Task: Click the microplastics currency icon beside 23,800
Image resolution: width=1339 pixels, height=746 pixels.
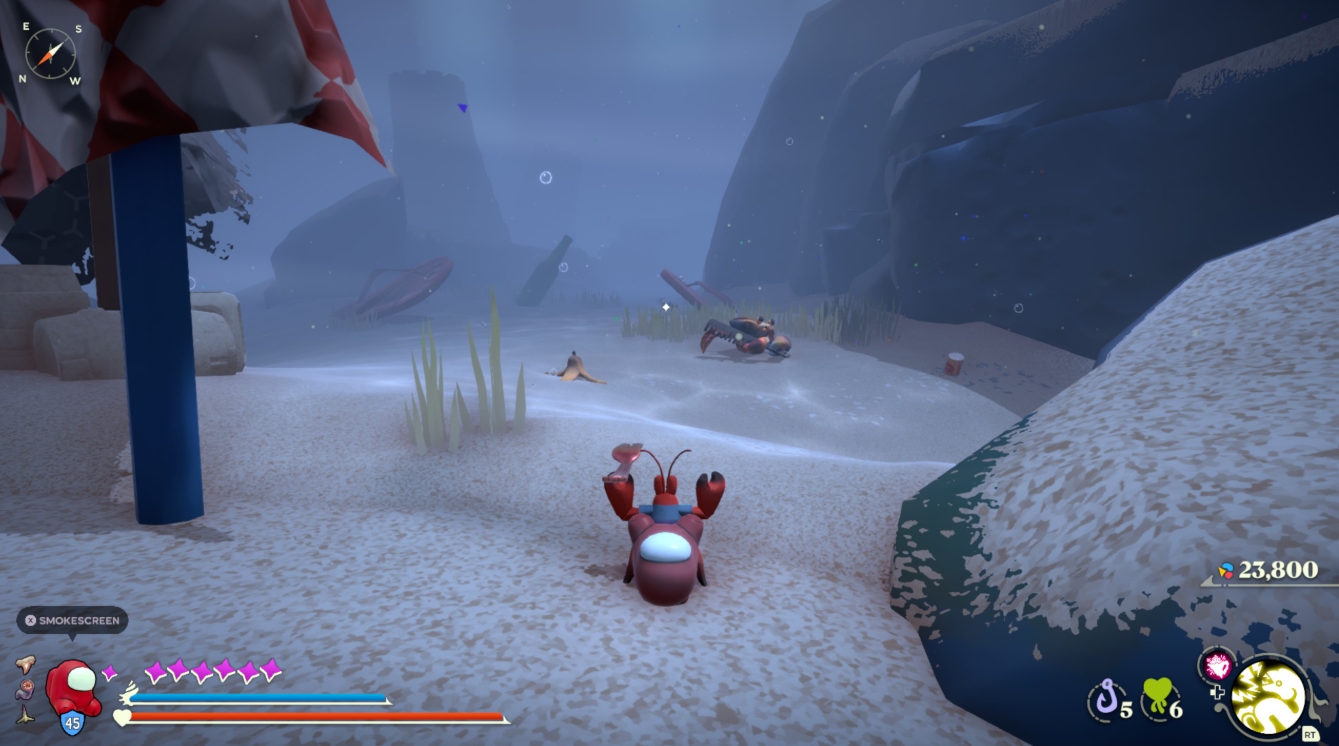Action: point(1224,572)
